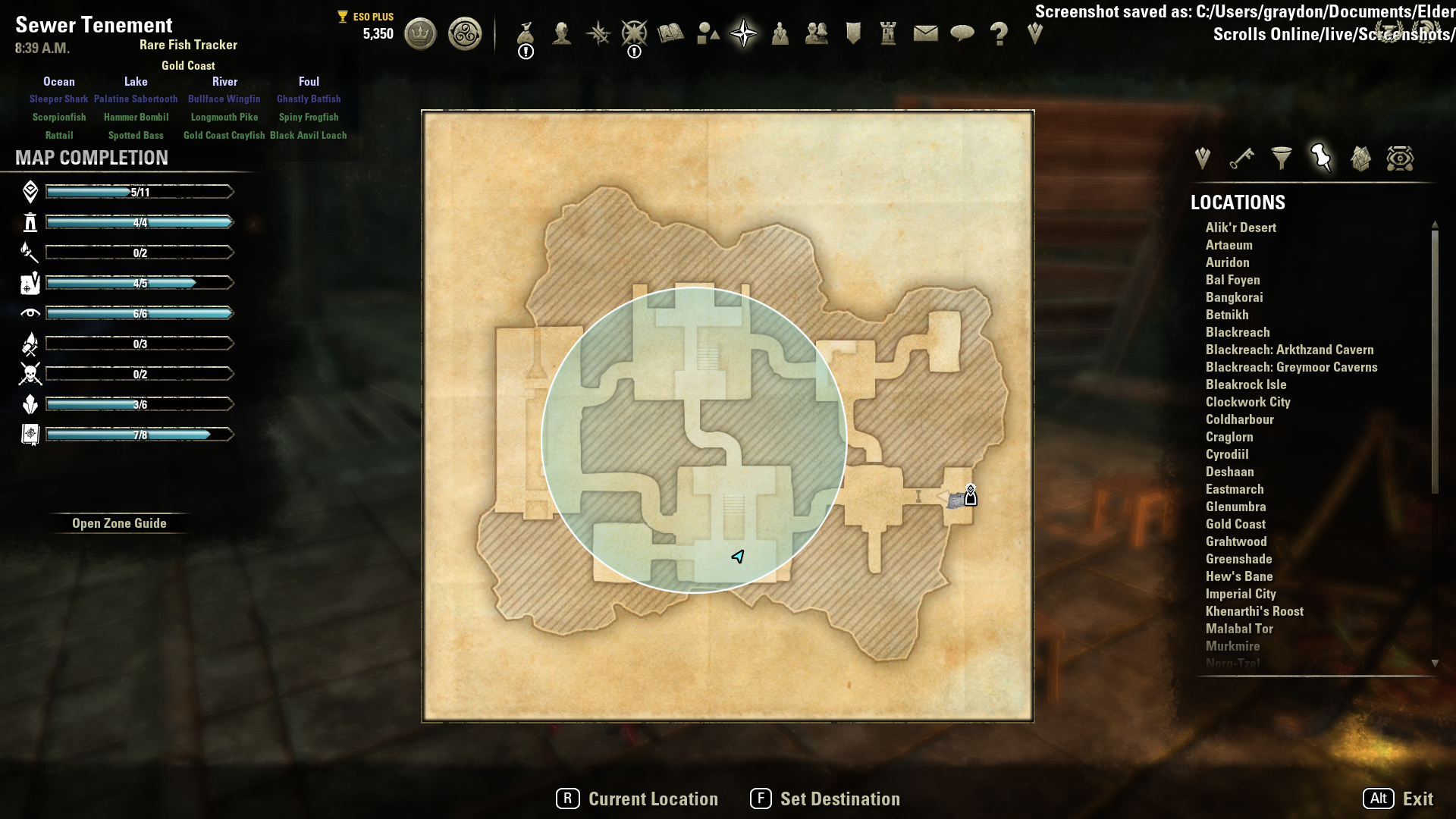Click the locations list down arrow

point(1435,664)
